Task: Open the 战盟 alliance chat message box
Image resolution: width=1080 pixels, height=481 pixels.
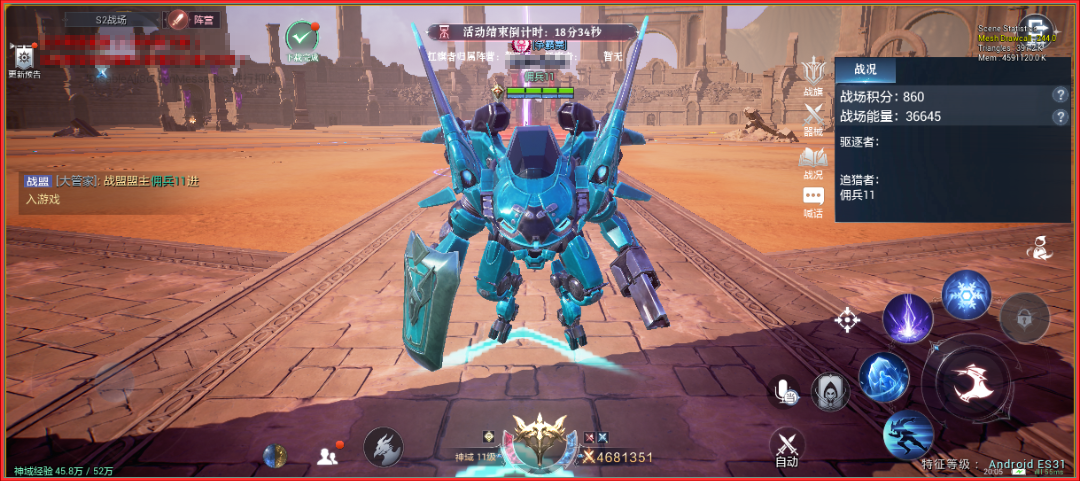Action: pyautogui.click(x=112, y=189)
